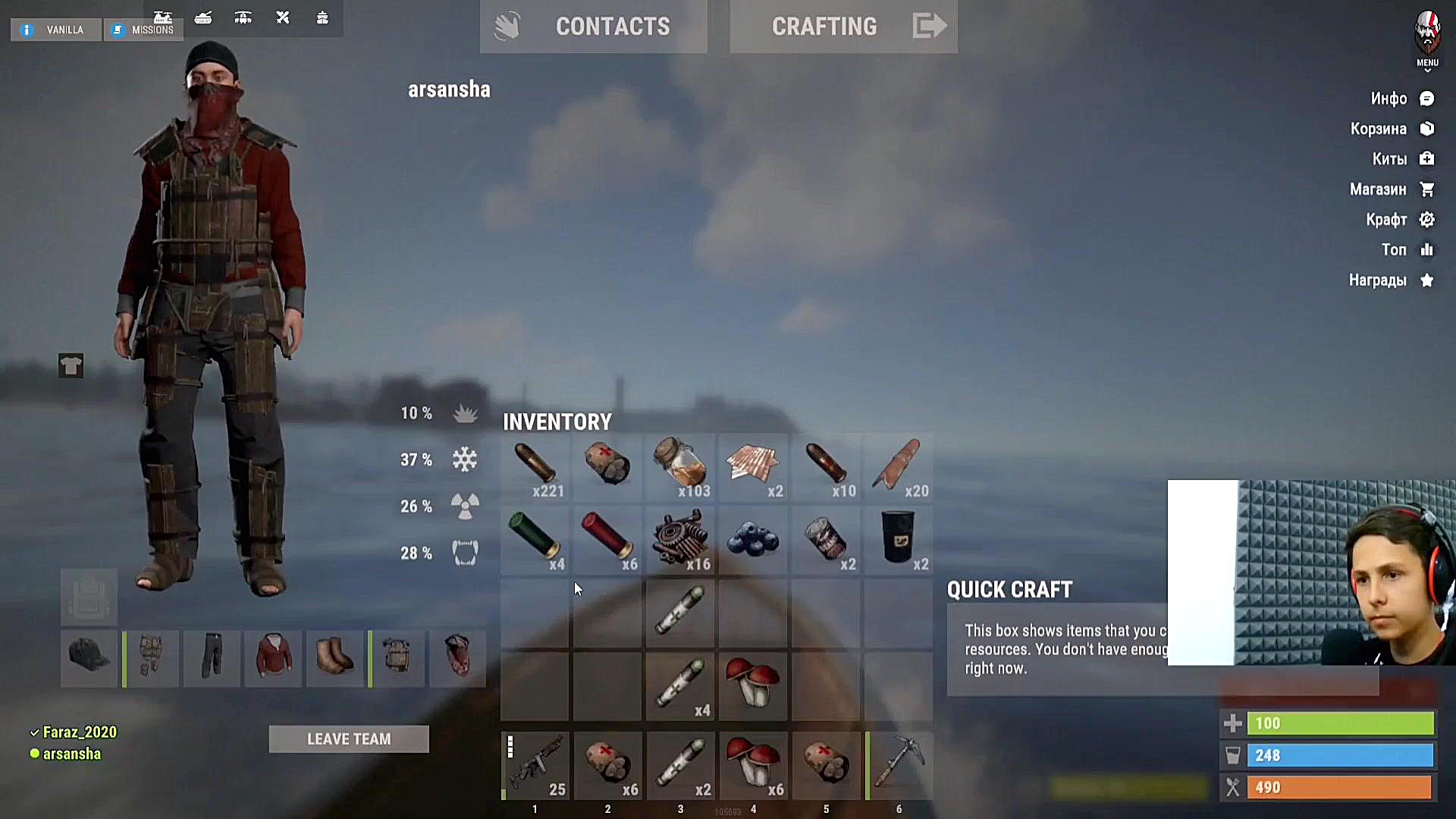Open the Крафт menu entry
The width and height of the screenshot is (1456, 819).
click(1399, 220)
